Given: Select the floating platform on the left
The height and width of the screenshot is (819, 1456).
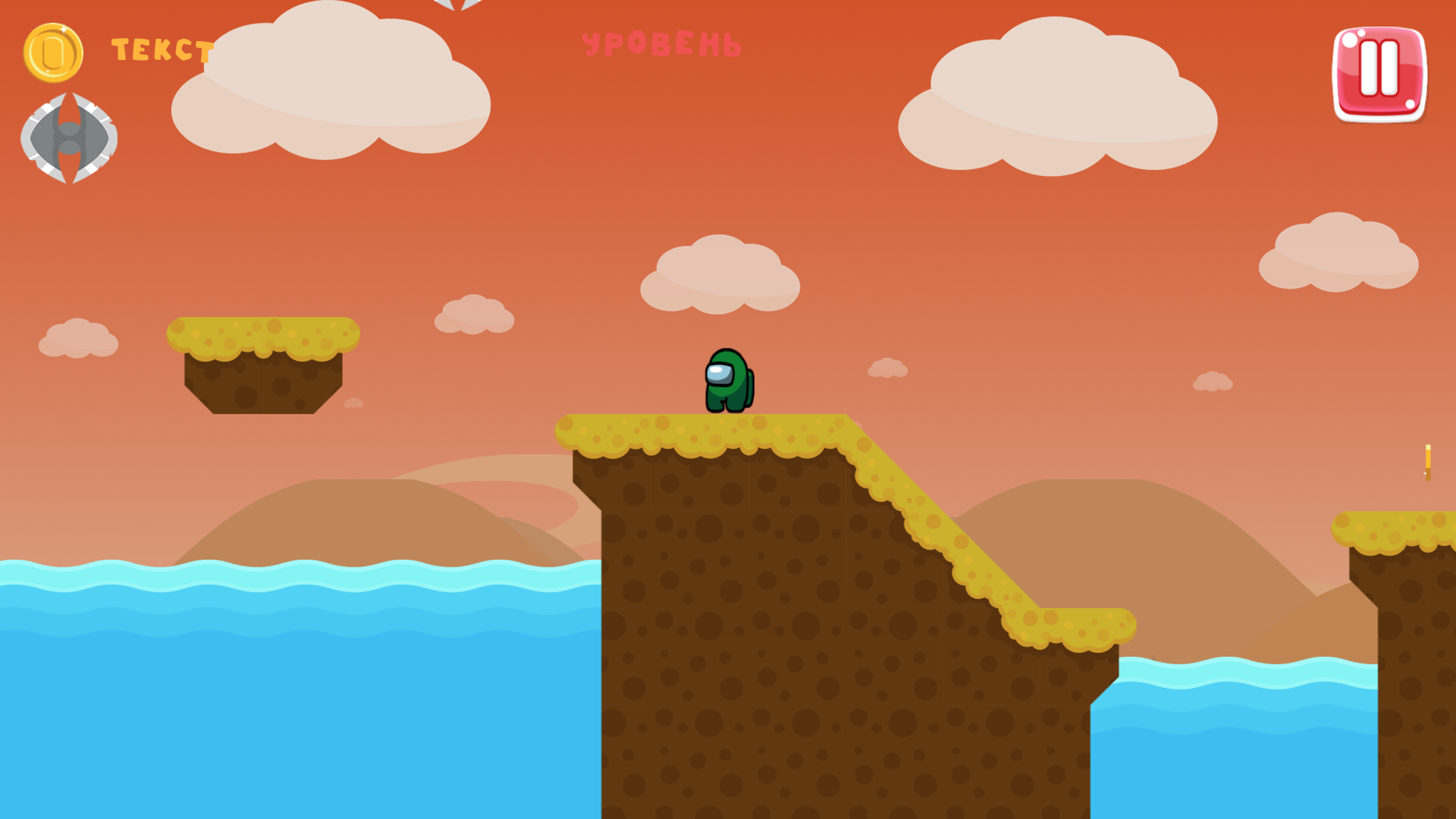Looking at the screenshot, I should (x=264, y=364).
